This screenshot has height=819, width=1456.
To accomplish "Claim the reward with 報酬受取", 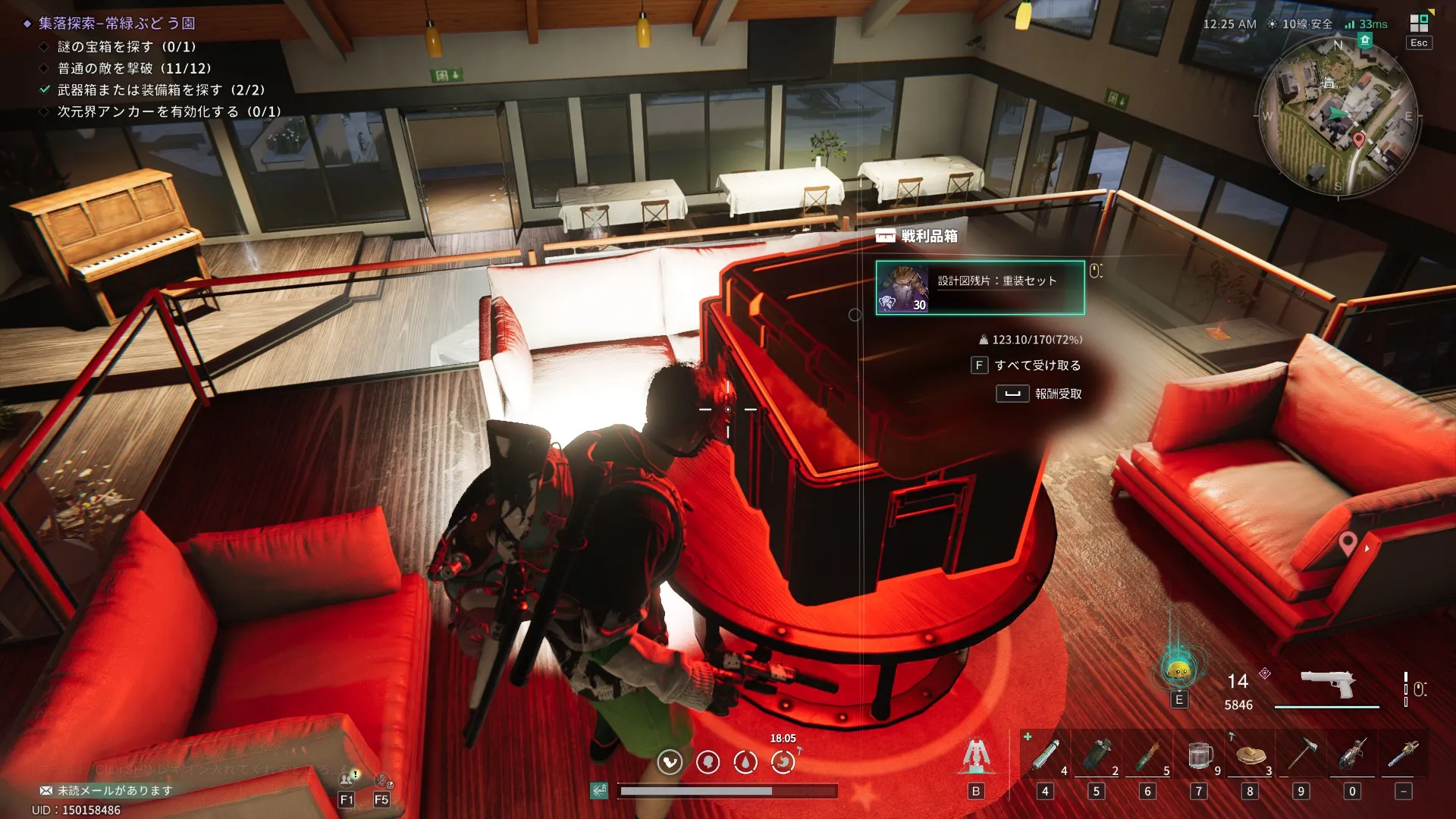I will point(1040,394).
